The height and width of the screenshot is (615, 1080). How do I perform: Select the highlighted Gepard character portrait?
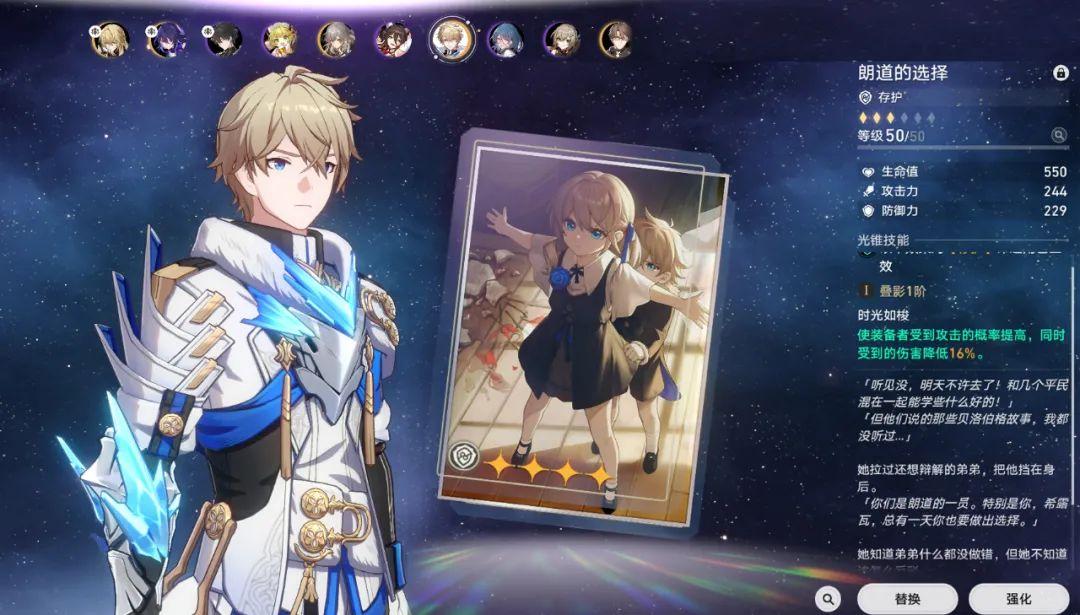[450, 39]
